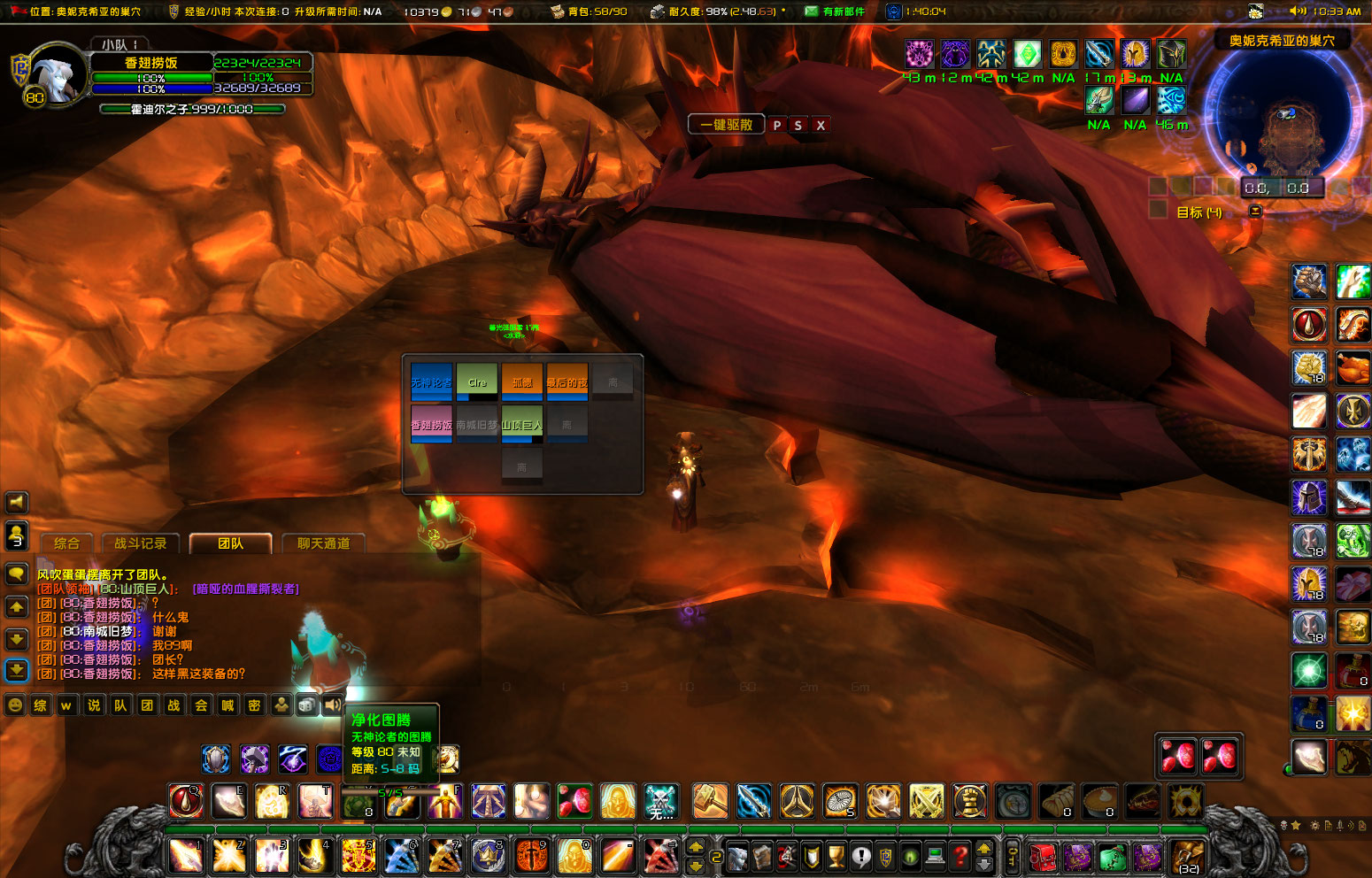Click the chat scroll-to-bottom arrow
This screenshot has height=878, width=1372.
[x=16, y=670]
